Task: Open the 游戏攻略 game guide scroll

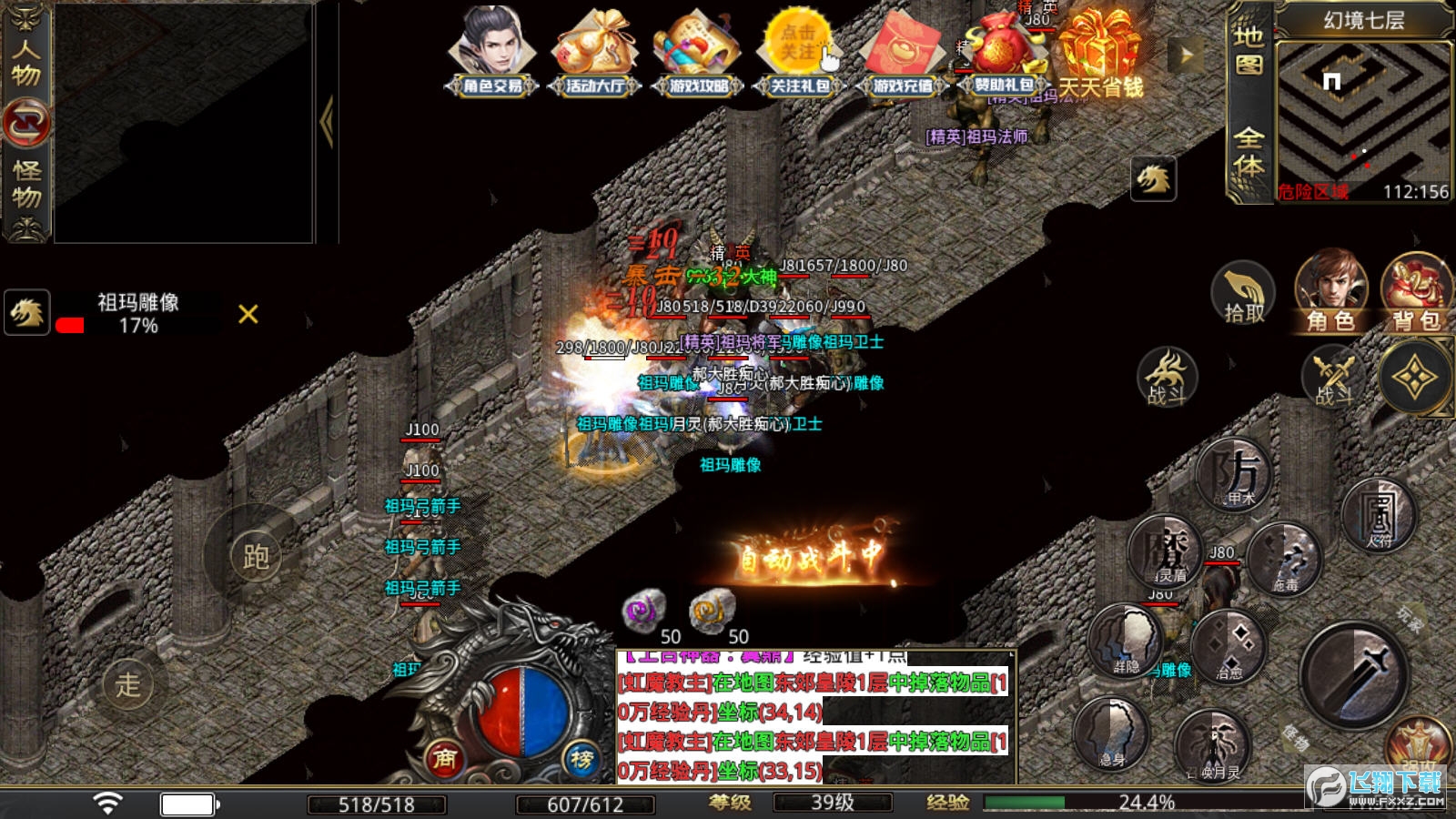Action: pyautogui.click(x=699, y=52)
